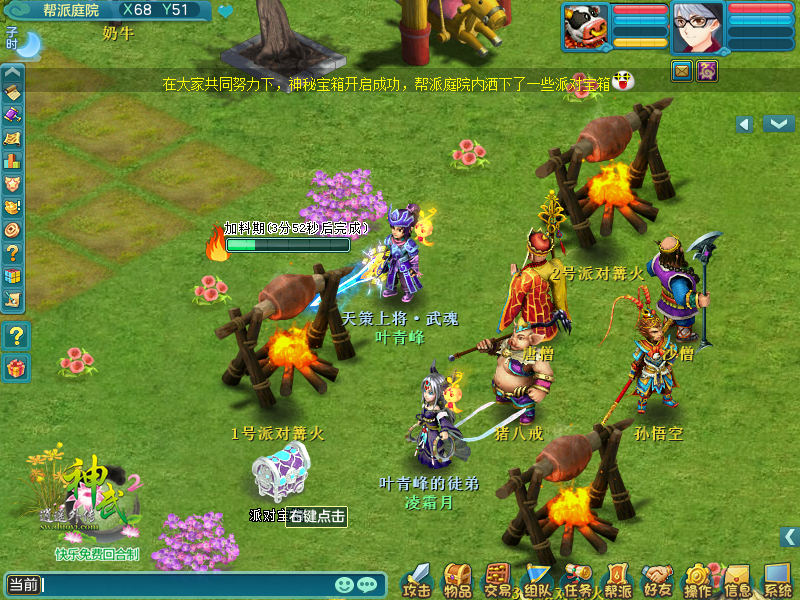Collapse the left sidebar with the up arrow
Image resolution: width=800 pixels, height=600 pixels.
(x=12, y=72)
